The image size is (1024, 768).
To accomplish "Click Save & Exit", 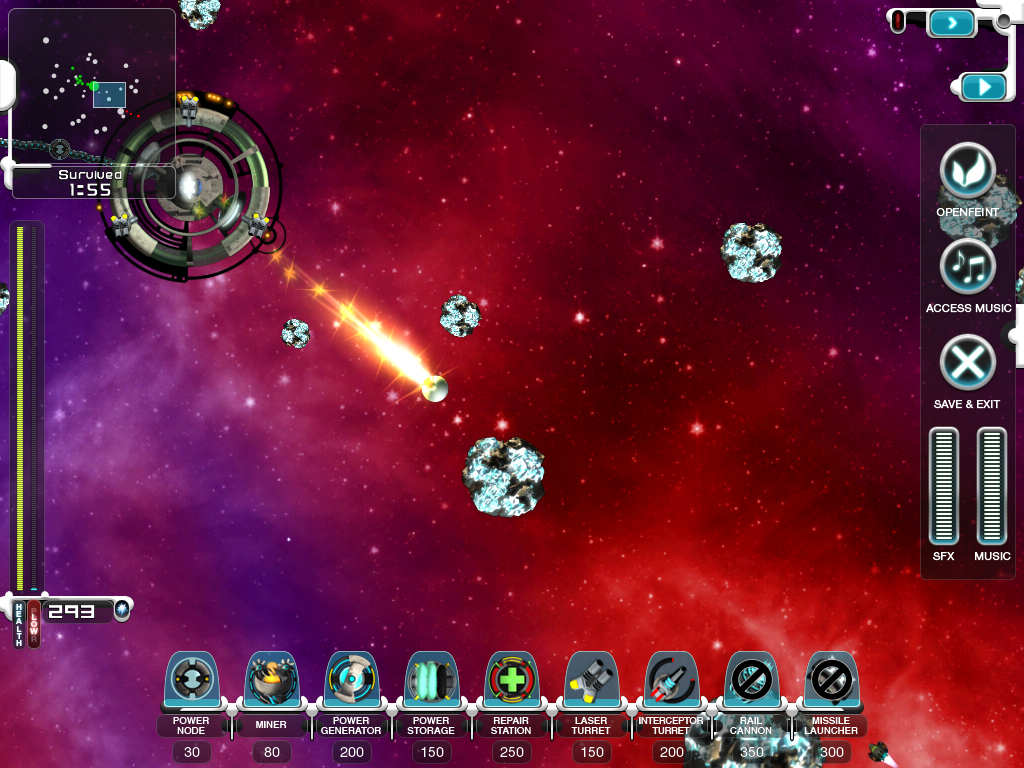I will 967,362.
